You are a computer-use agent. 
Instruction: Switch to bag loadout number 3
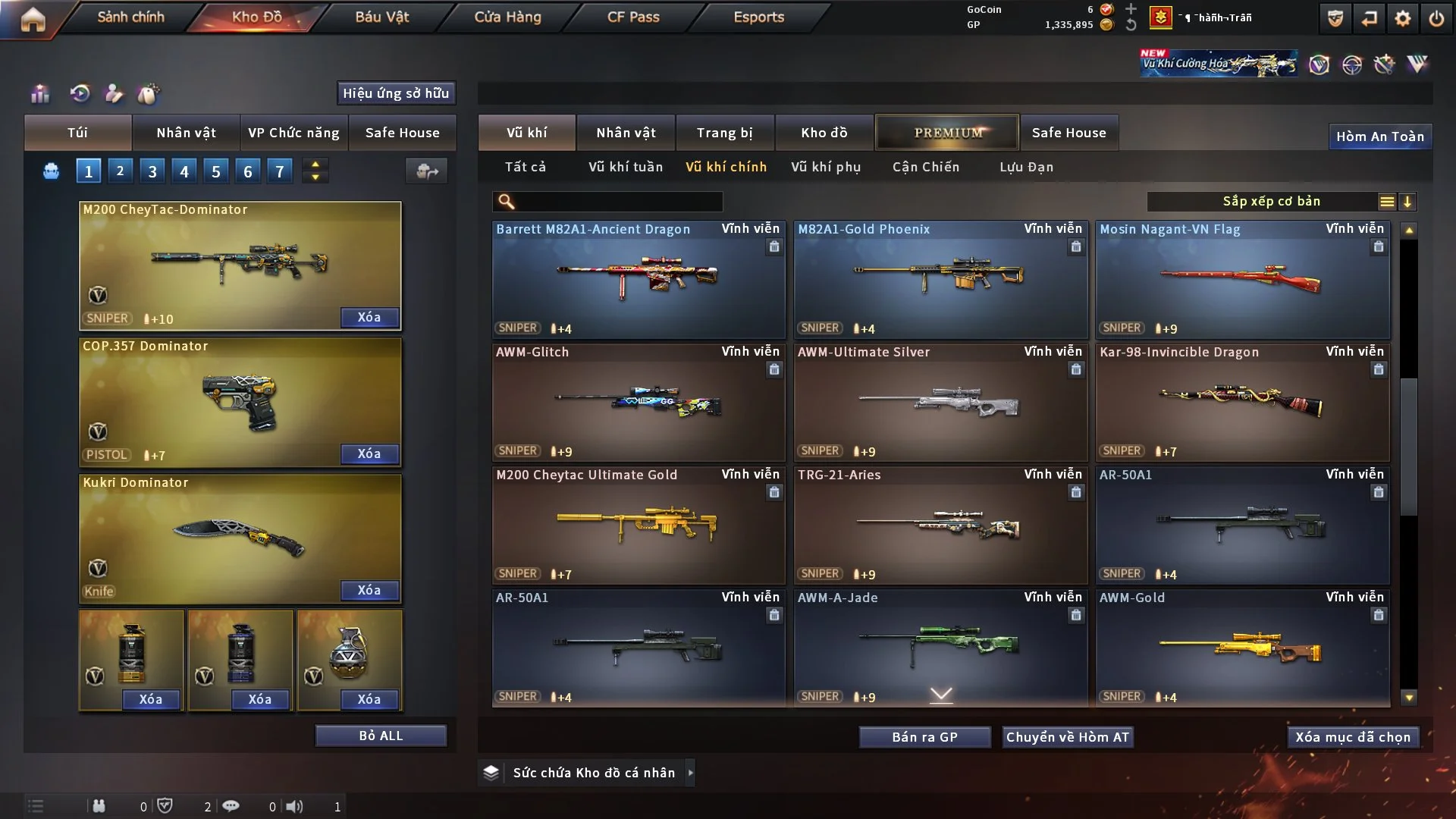pyautogui.click(x=152, y=171)
